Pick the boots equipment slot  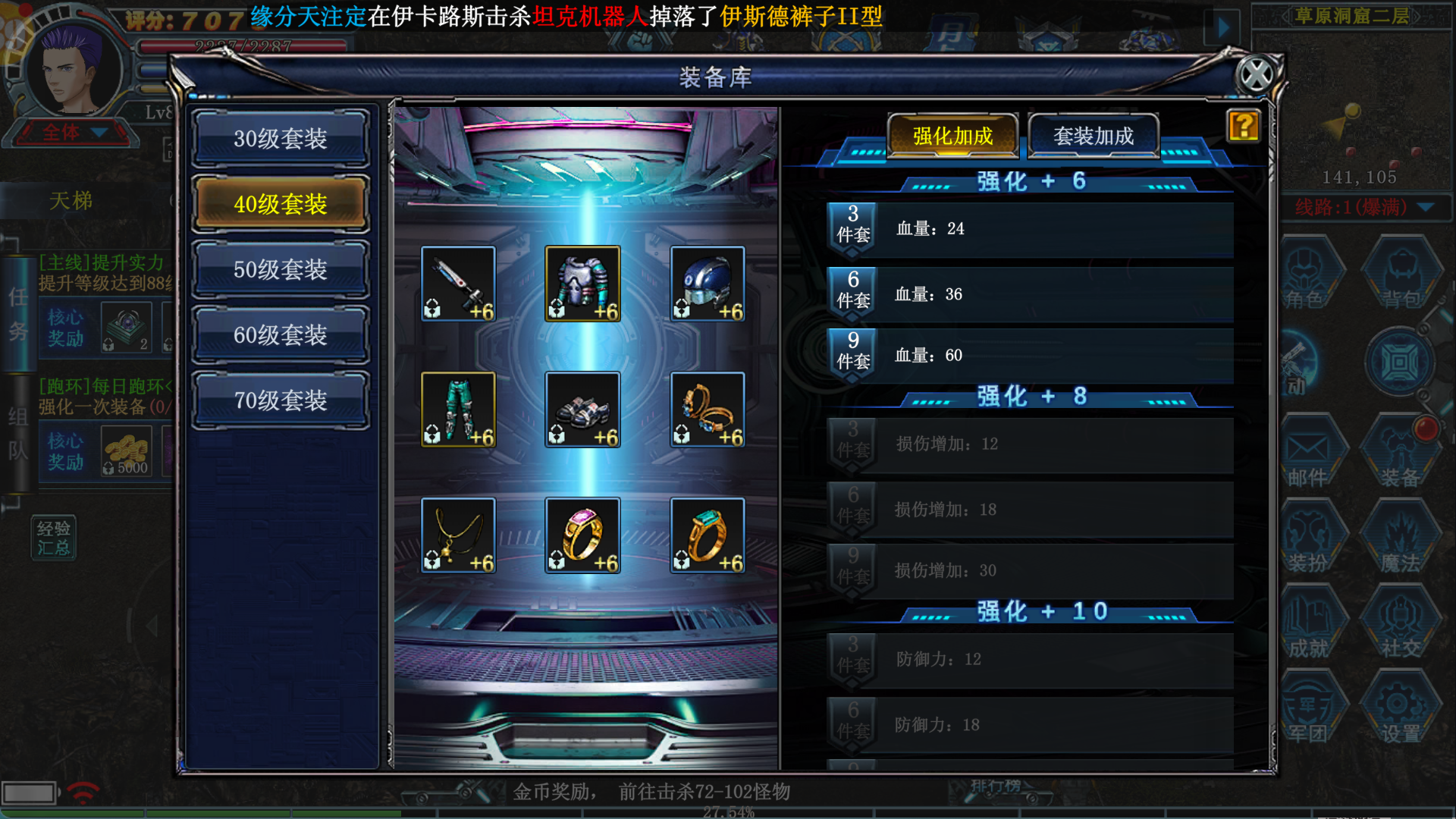tap(582, 409)
